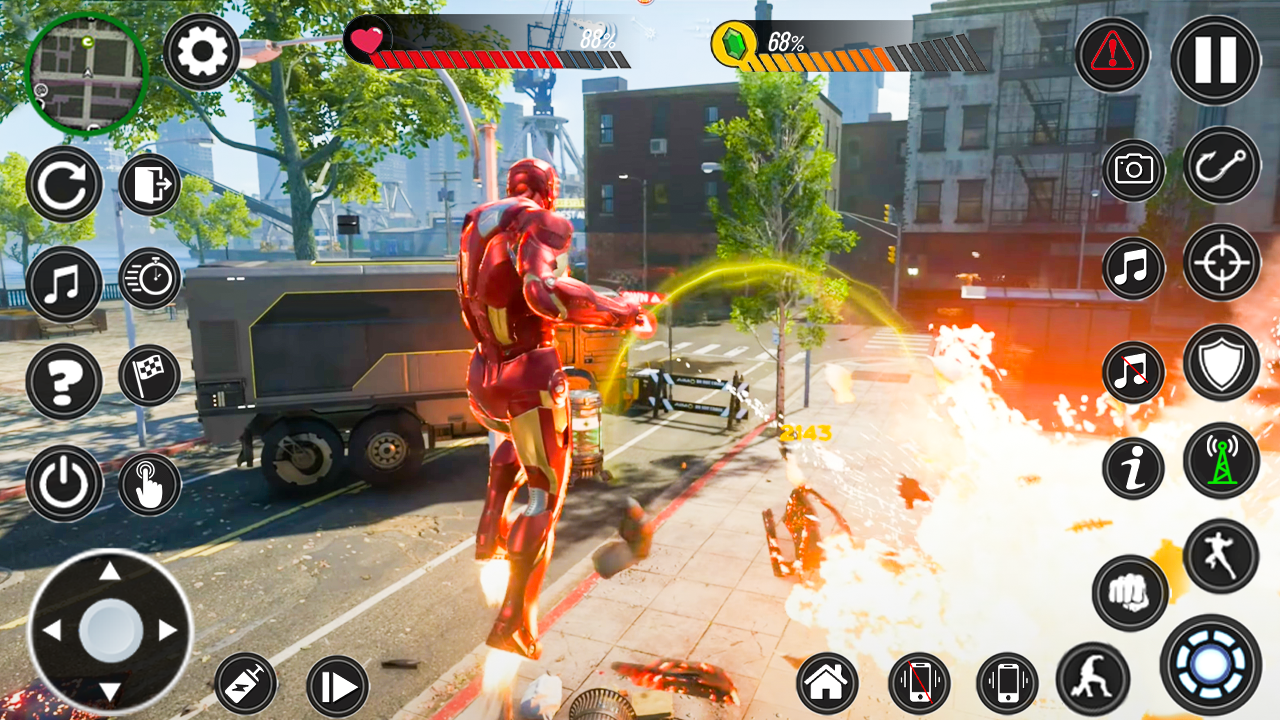Open checkered flag race missions
This screenshot has height=720, width=1280.
coord(148,374)
